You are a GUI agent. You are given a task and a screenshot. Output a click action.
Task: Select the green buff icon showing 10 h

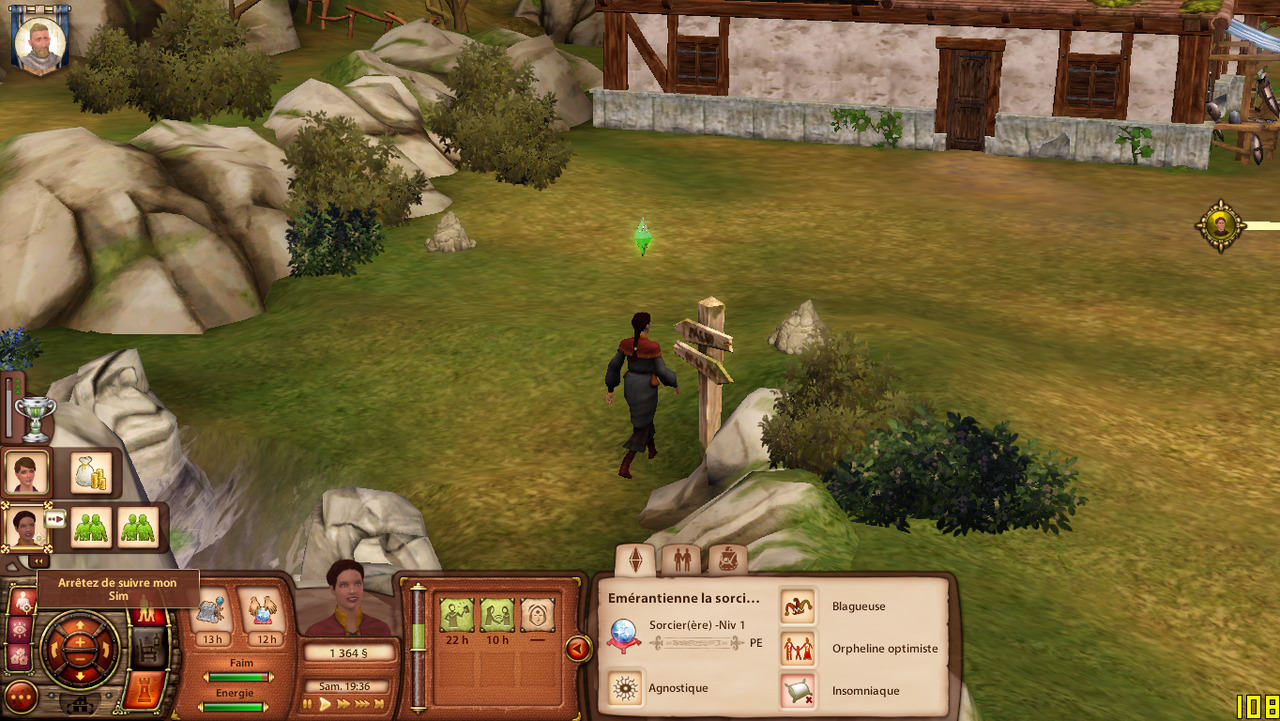coord(497,614)
